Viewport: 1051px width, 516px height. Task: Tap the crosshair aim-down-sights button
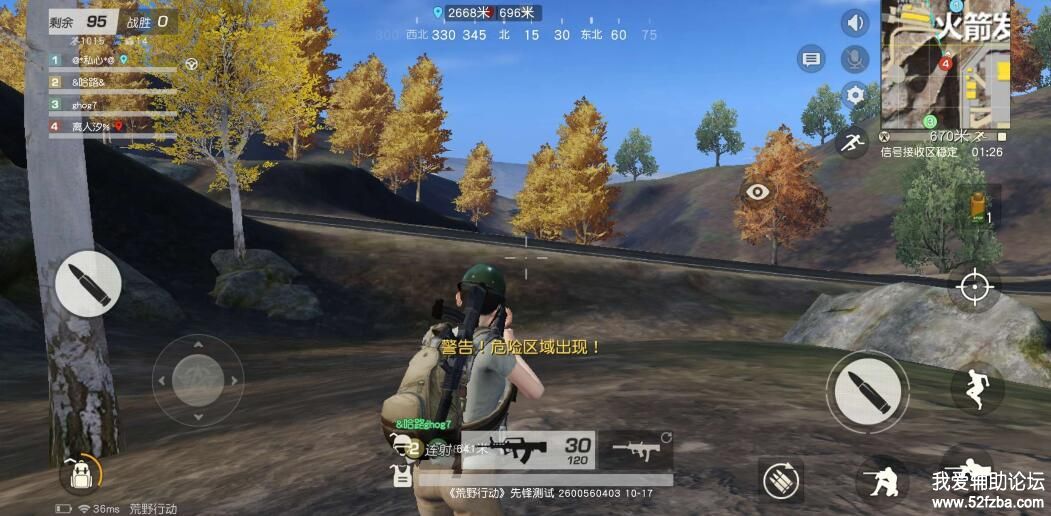pos(974,287)
